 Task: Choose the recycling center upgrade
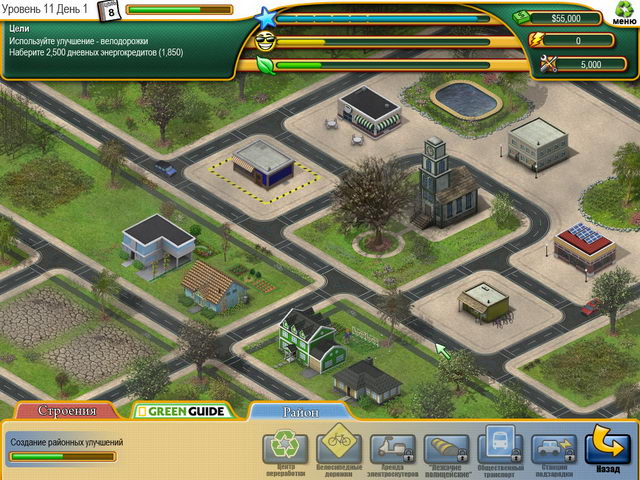[x=284, y=446]
